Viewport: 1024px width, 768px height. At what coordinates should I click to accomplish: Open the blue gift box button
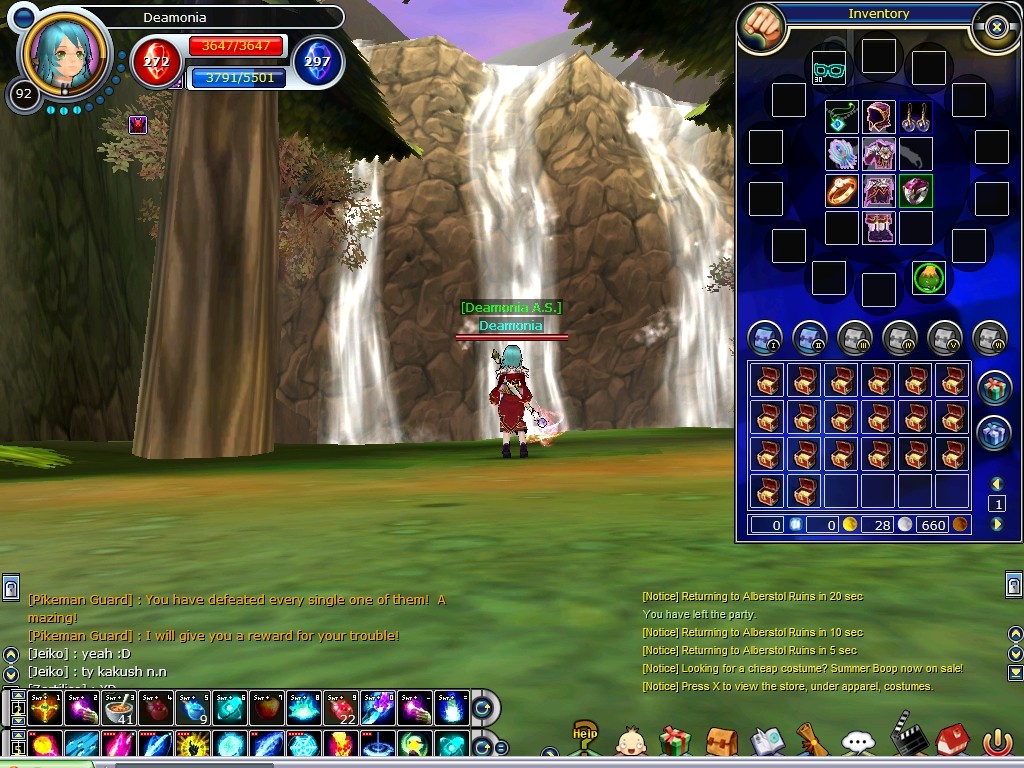point(994,433)
